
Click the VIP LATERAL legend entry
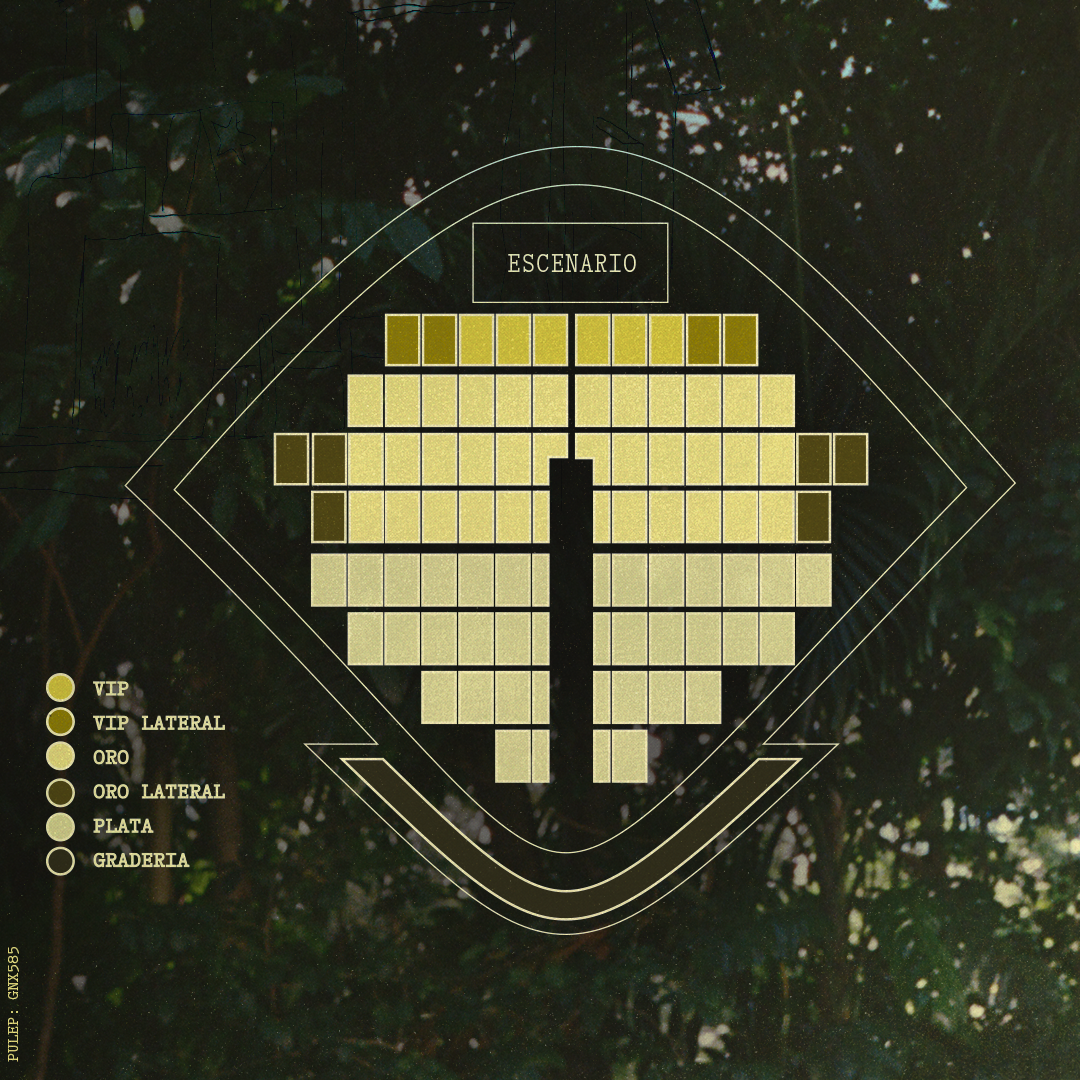pos(158,723)
